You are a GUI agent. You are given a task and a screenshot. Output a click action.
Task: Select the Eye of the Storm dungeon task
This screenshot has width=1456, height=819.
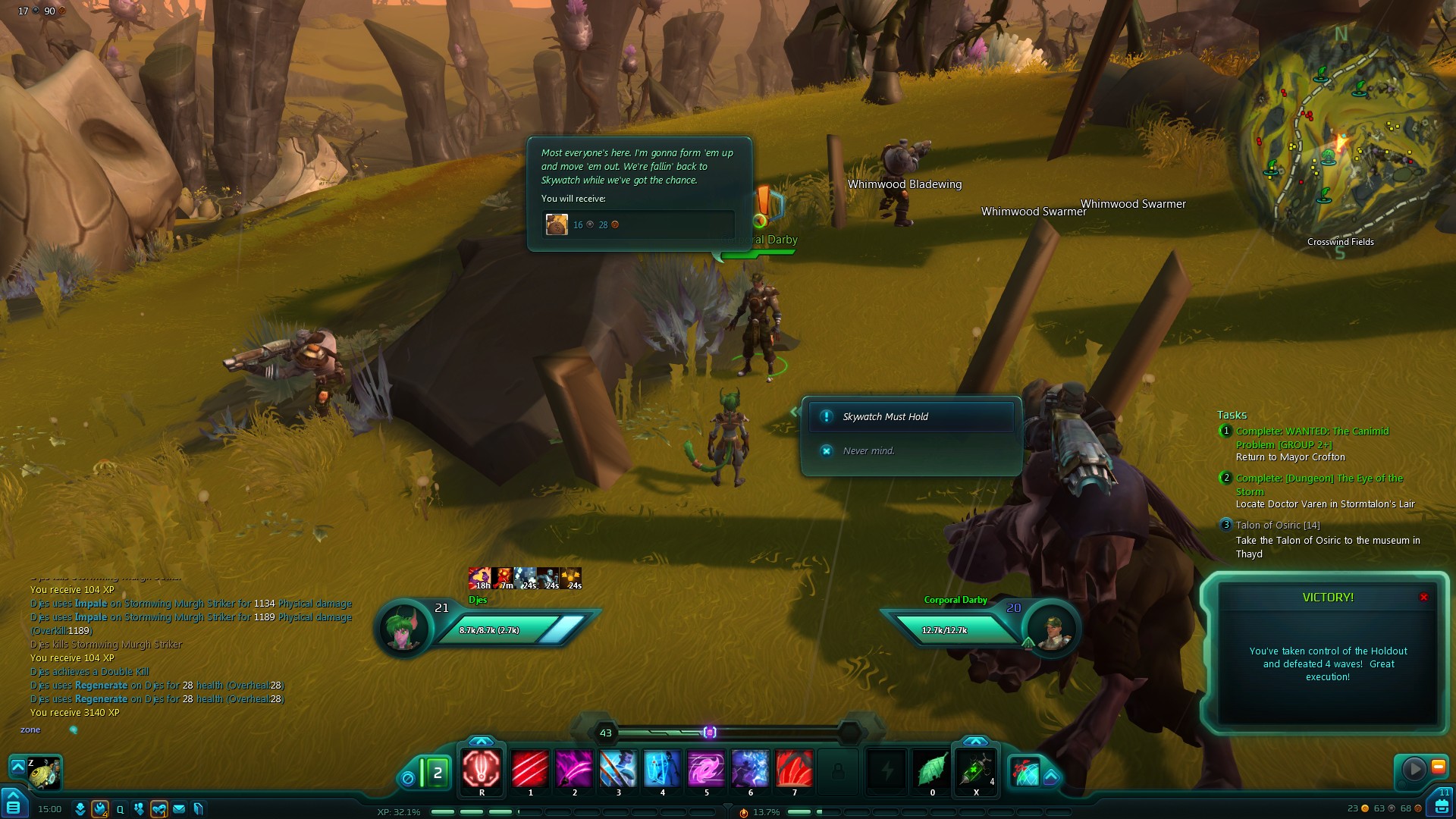pos(1319,485)
